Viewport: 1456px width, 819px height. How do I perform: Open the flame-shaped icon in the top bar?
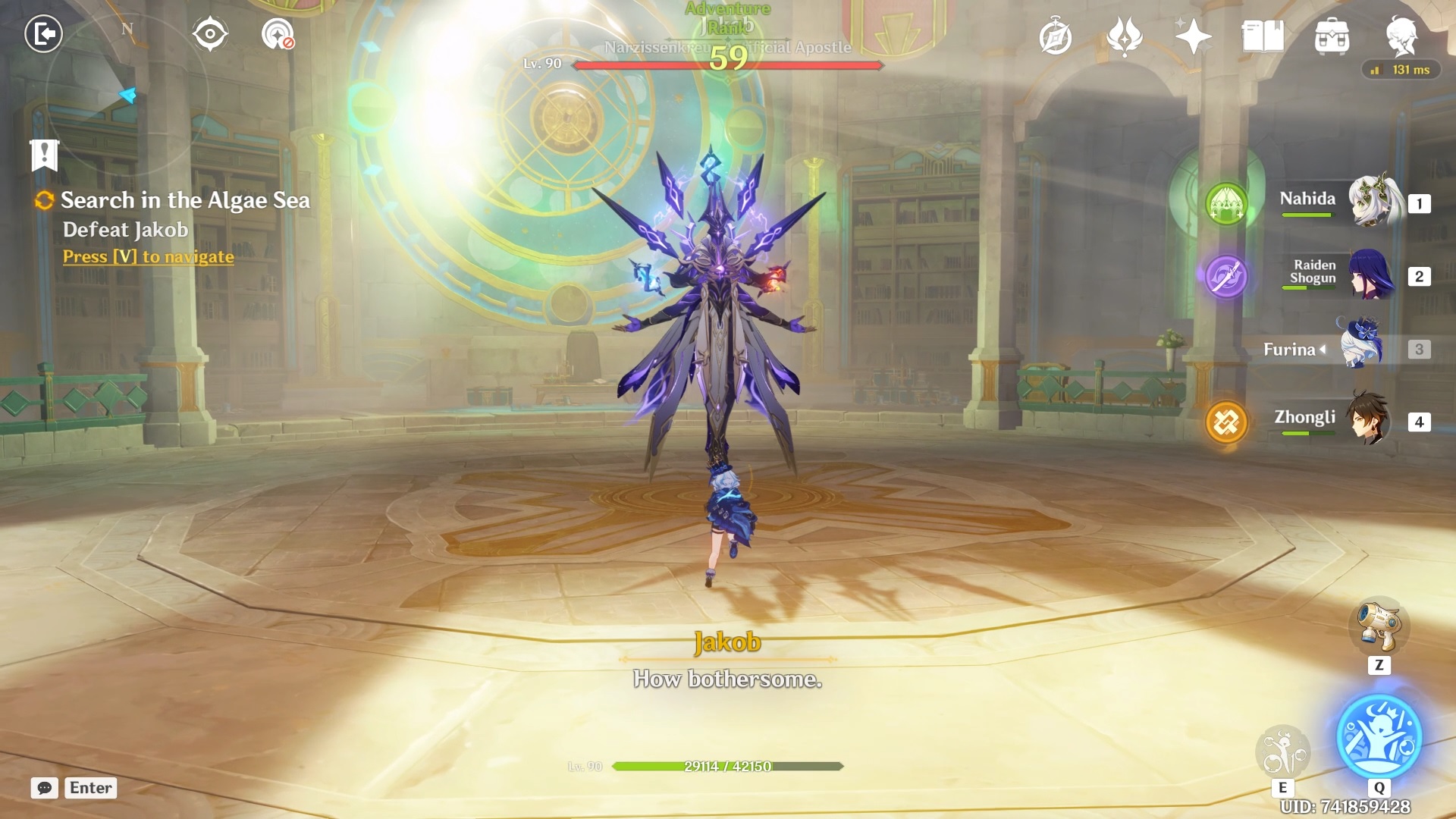tap(1124, 36)
